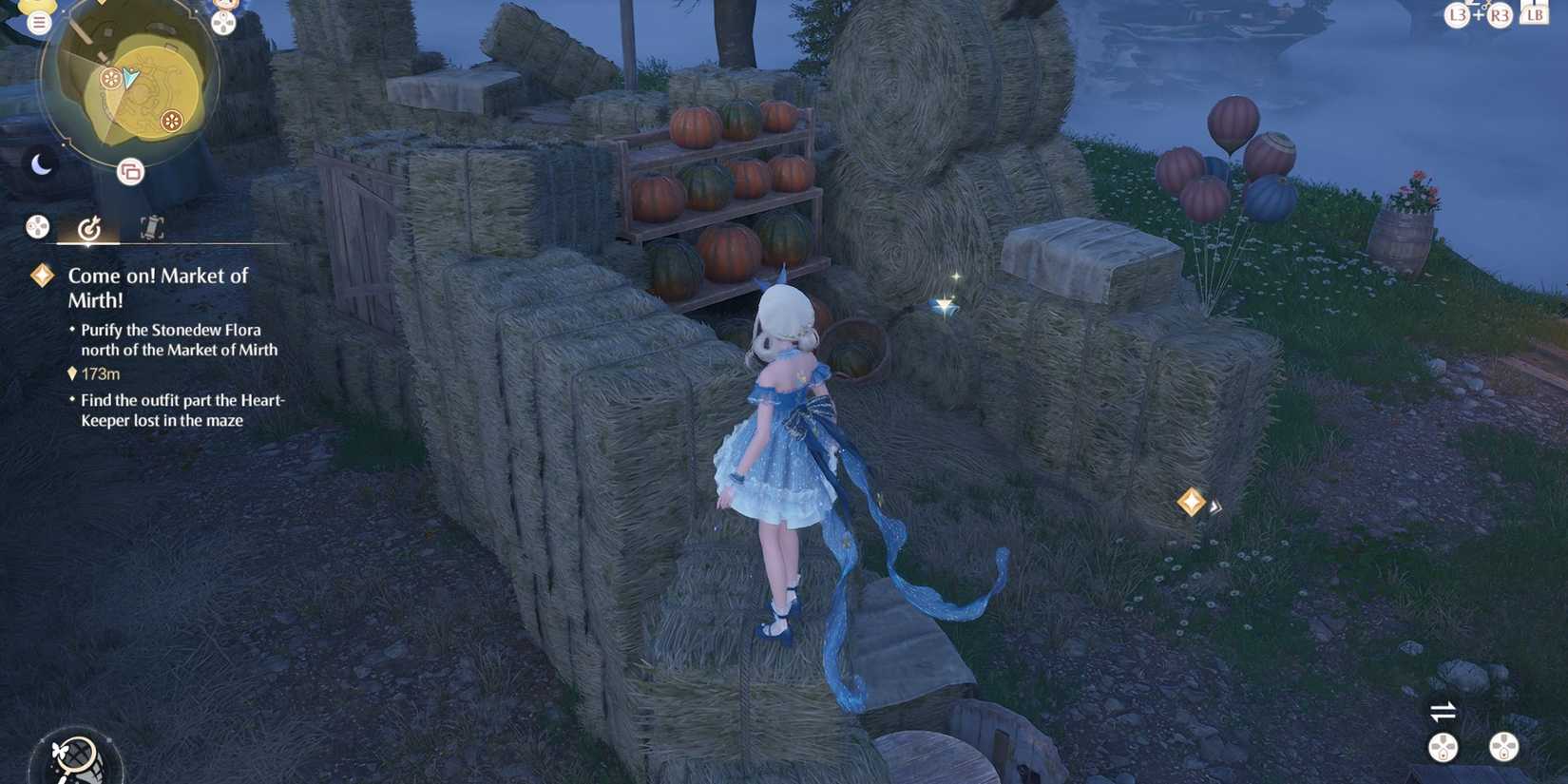Screen dimensions: 1568x784
Task: Expand the Come on! Market of Mirth quest entry
Action: click(158, 287)
